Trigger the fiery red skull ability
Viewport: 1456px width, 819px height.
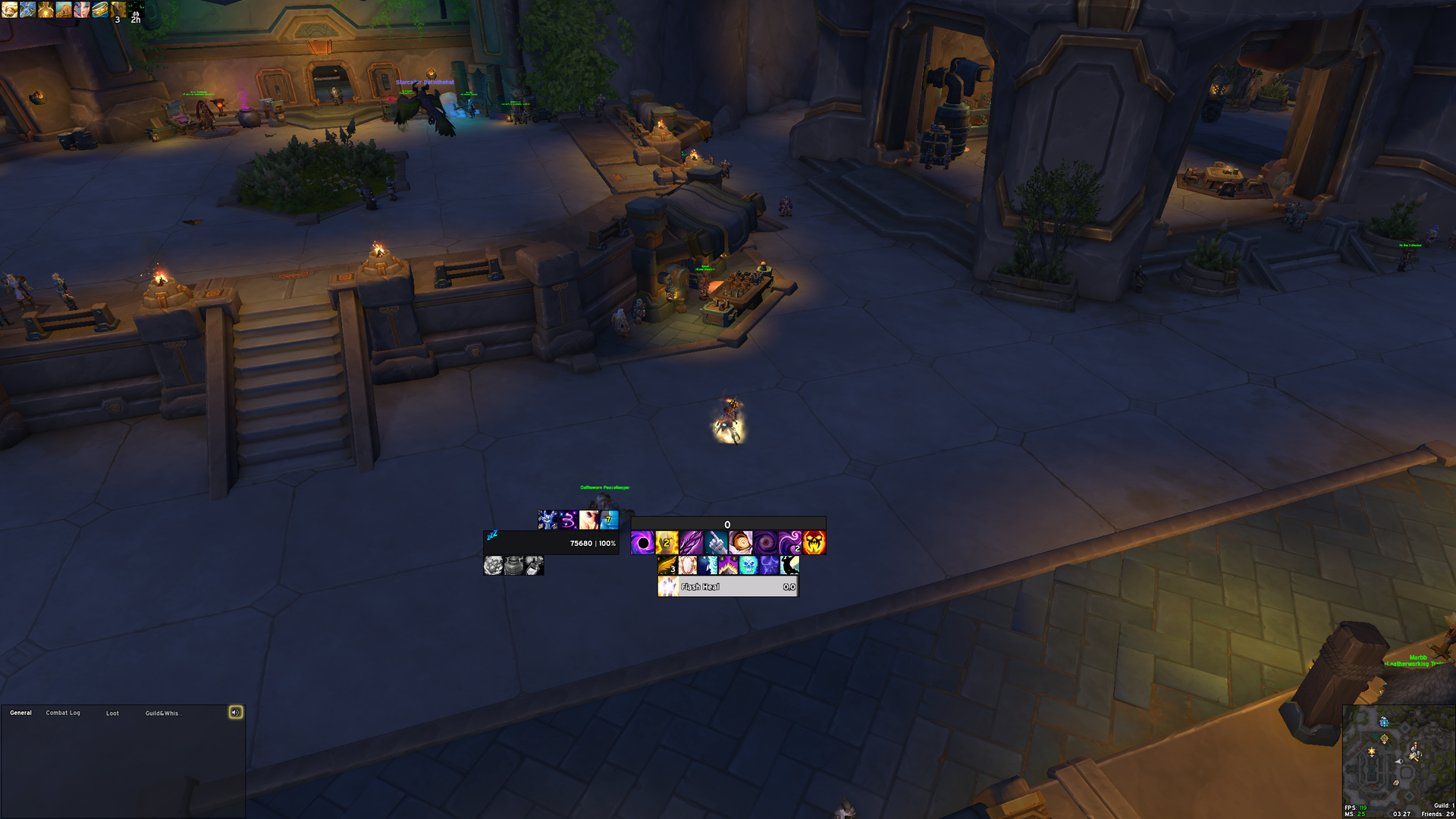[814, 543]
